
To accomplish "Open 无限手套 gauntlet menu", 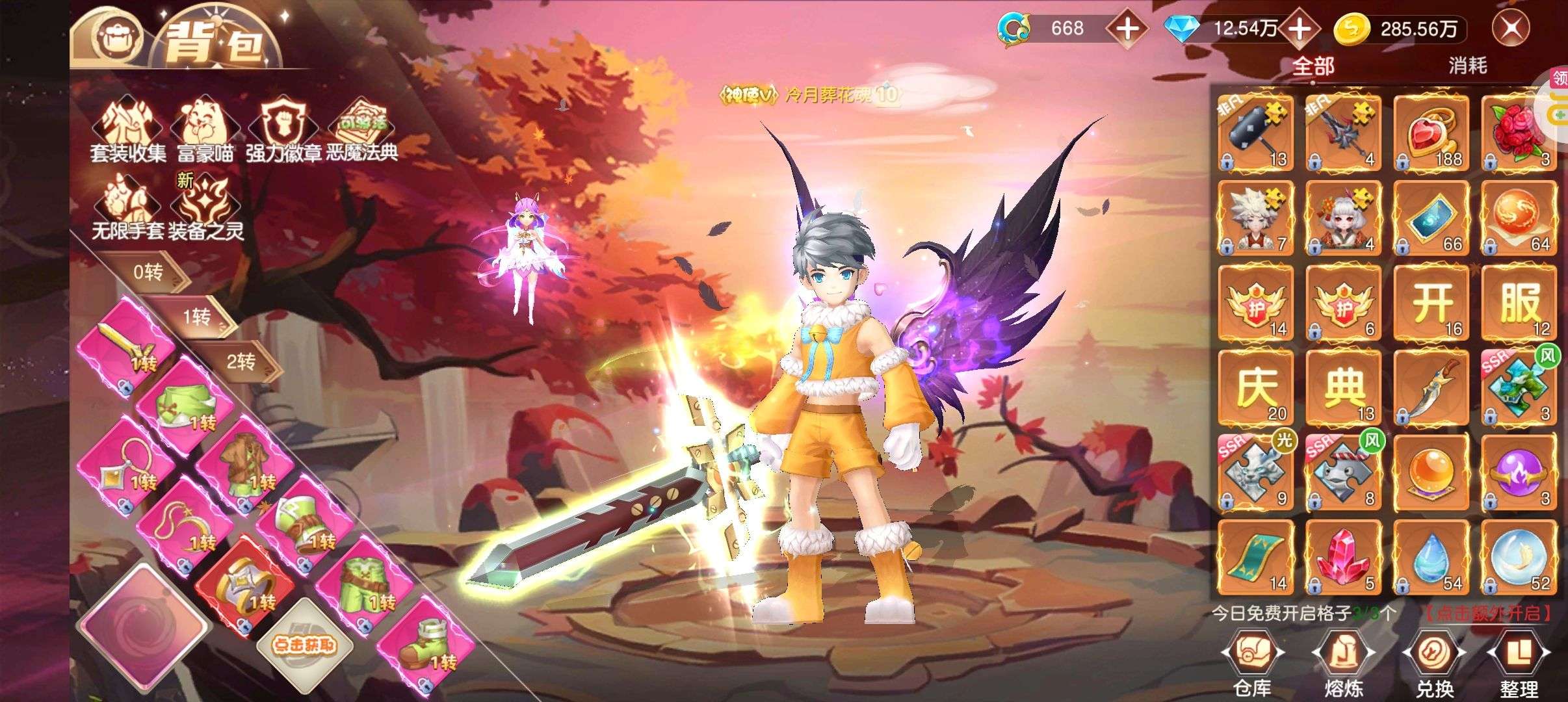I will tap(127, 209).
